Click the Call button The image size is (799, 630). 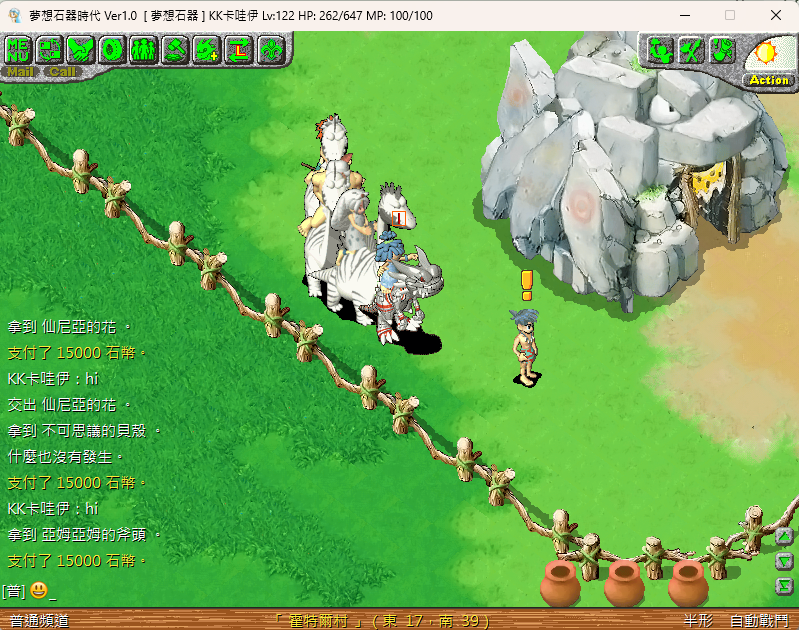pos(61,71)
